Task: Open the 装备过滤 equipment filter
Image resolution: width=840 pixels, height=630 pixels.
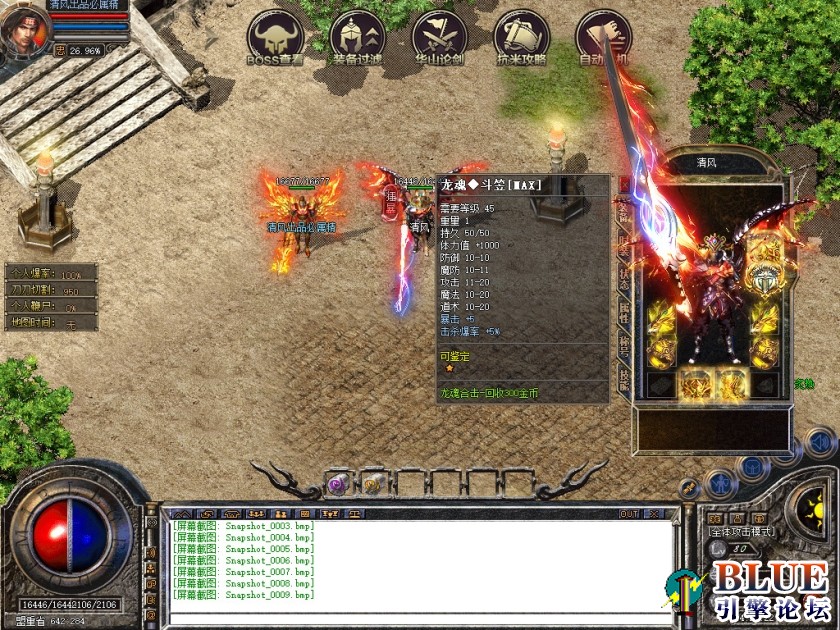Action: pos(357,37)
